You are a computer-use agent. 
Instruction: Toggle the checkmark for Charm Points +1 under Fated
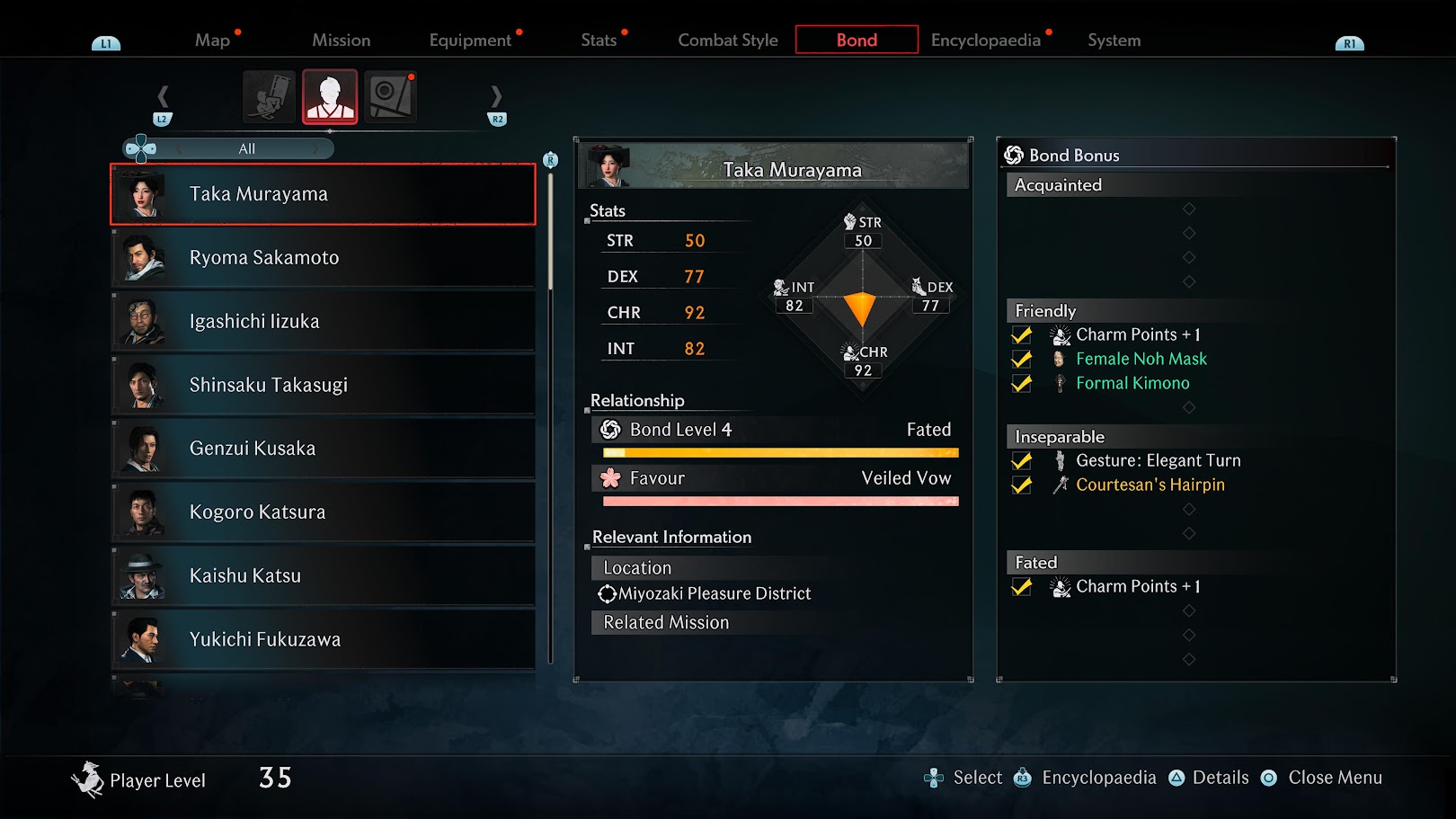(1022, 586)
